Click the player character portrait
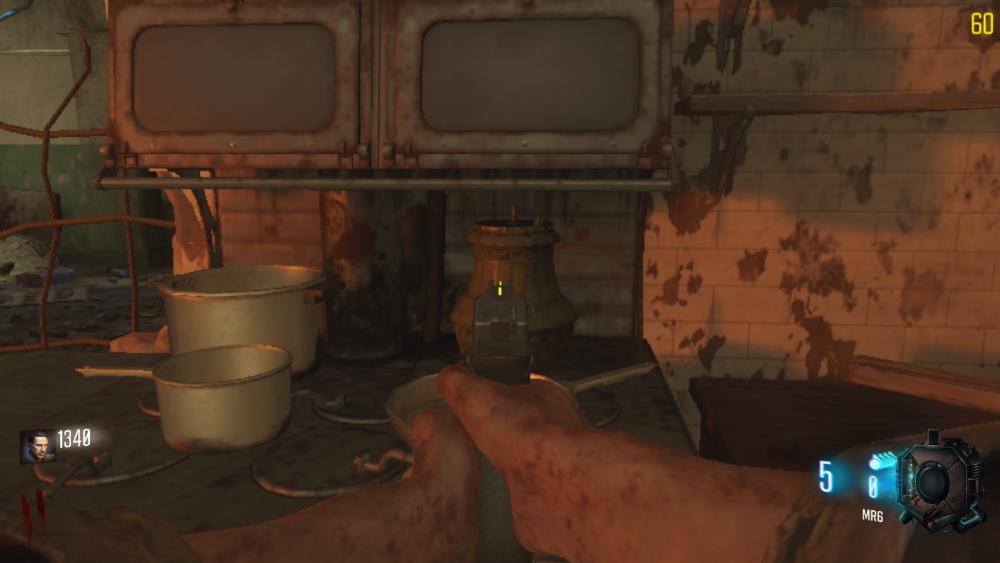Screen dimensions: 1000x563 click(x=36, y=446)
